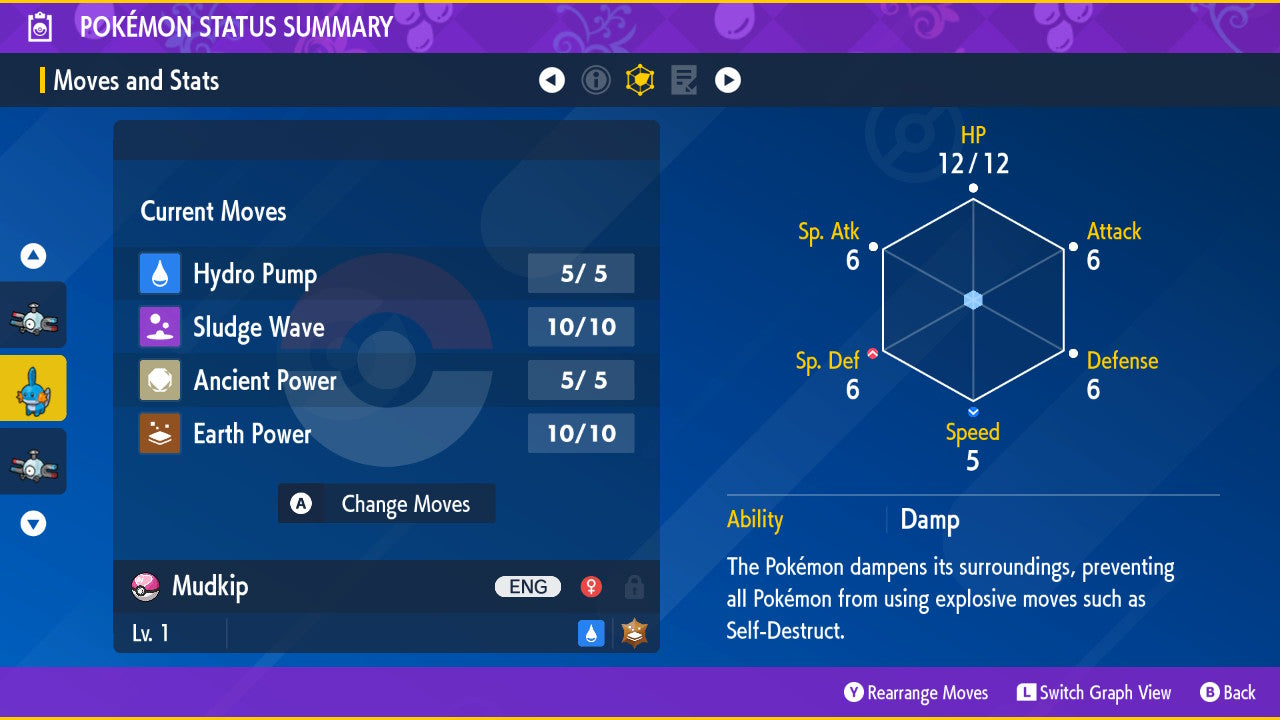
Task: Select the hexagon Moves and Stats tab
Action: click(640, 80)
